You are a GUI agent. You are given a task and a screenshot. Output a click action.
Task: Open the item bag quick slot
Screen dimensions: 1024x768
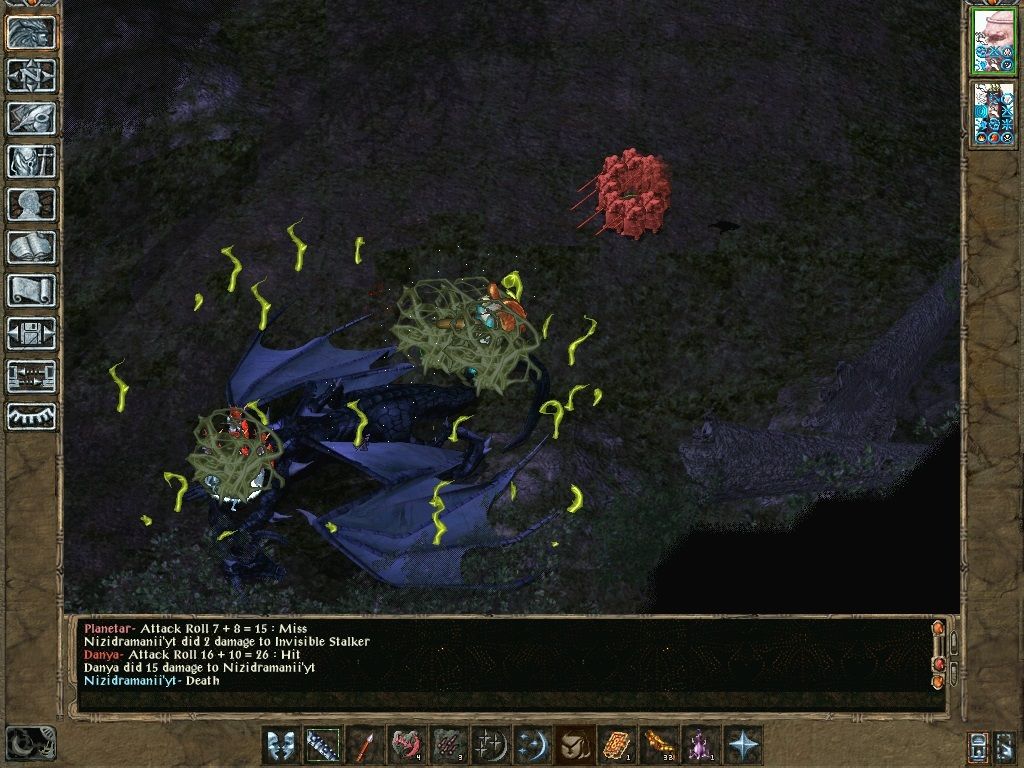(x=574, y=746)
